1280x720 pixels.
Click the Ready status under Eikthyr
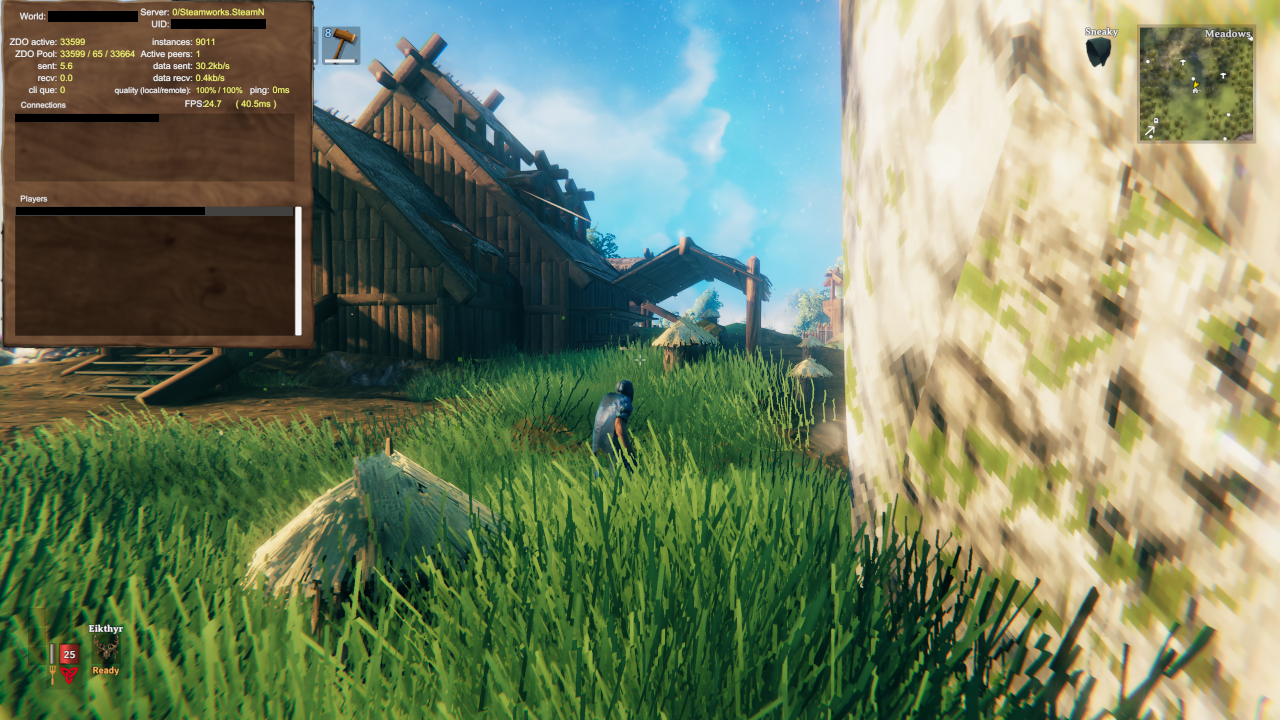pos(105,671)
